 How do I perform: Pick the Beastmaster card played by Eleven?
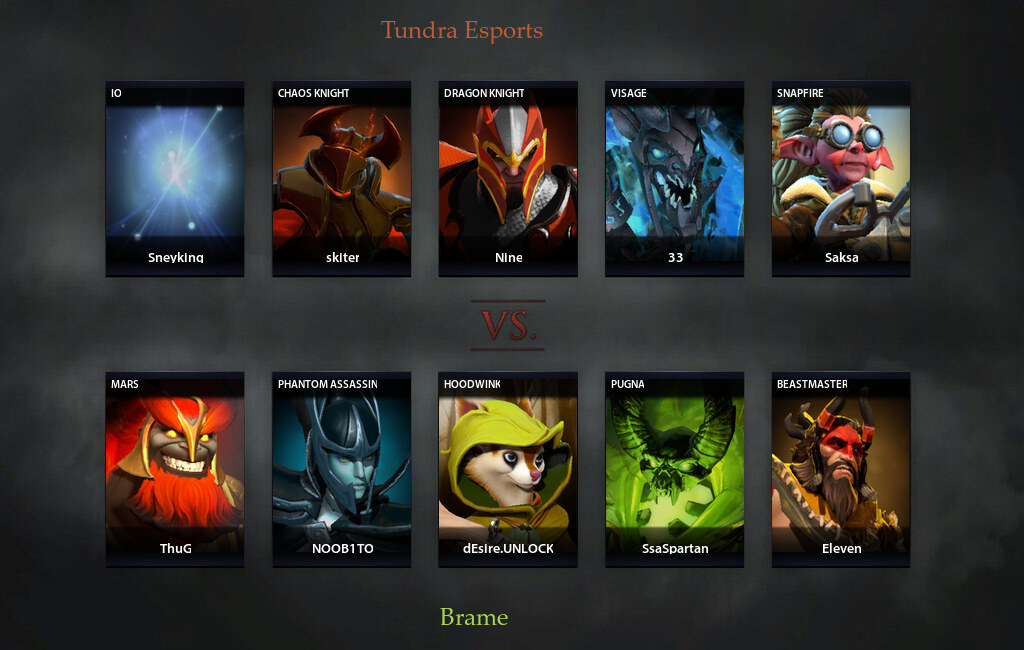coord(841,469)
